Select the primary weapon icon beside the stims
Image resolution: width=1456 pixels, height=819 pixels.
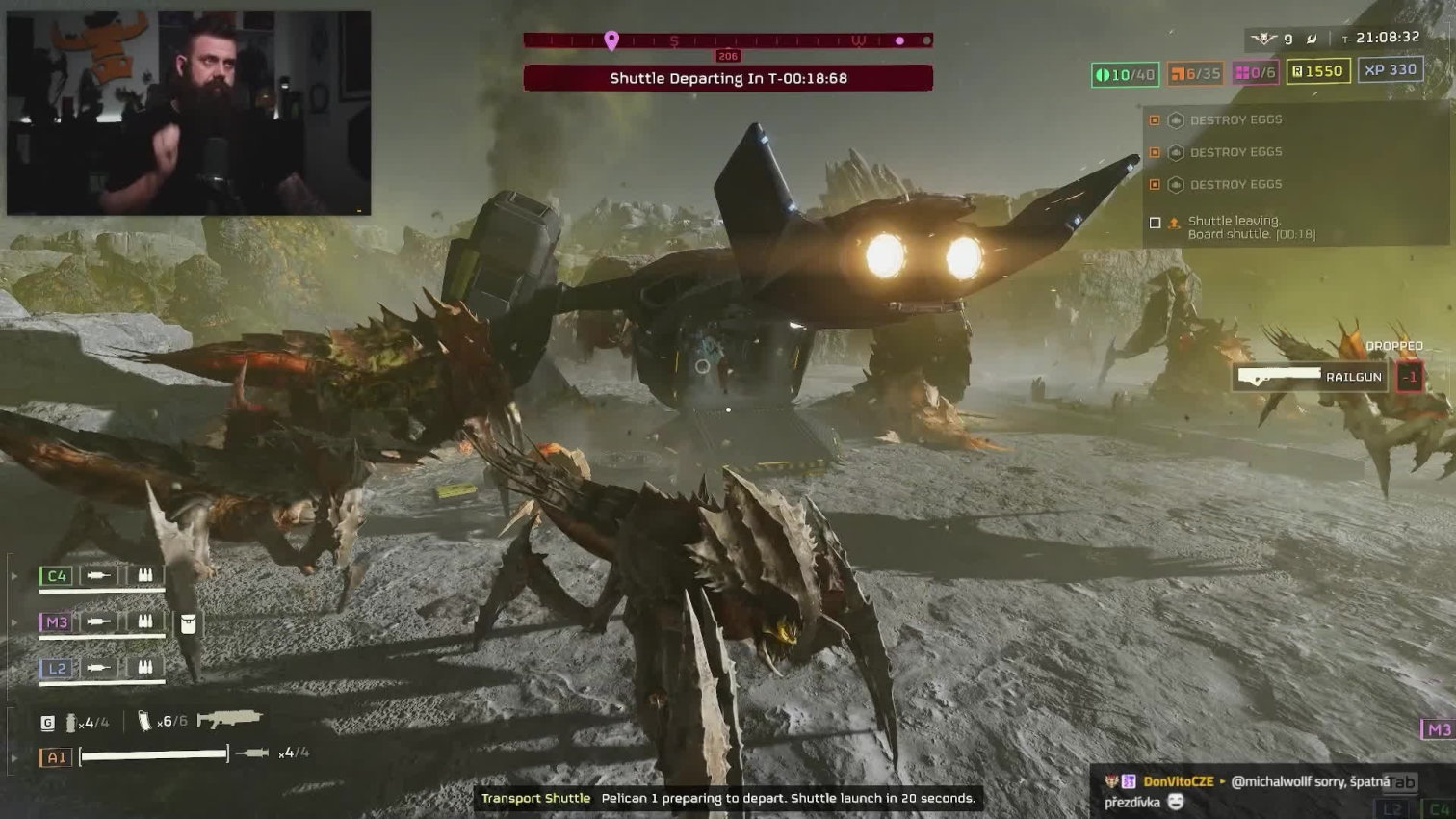pos(230,719)
